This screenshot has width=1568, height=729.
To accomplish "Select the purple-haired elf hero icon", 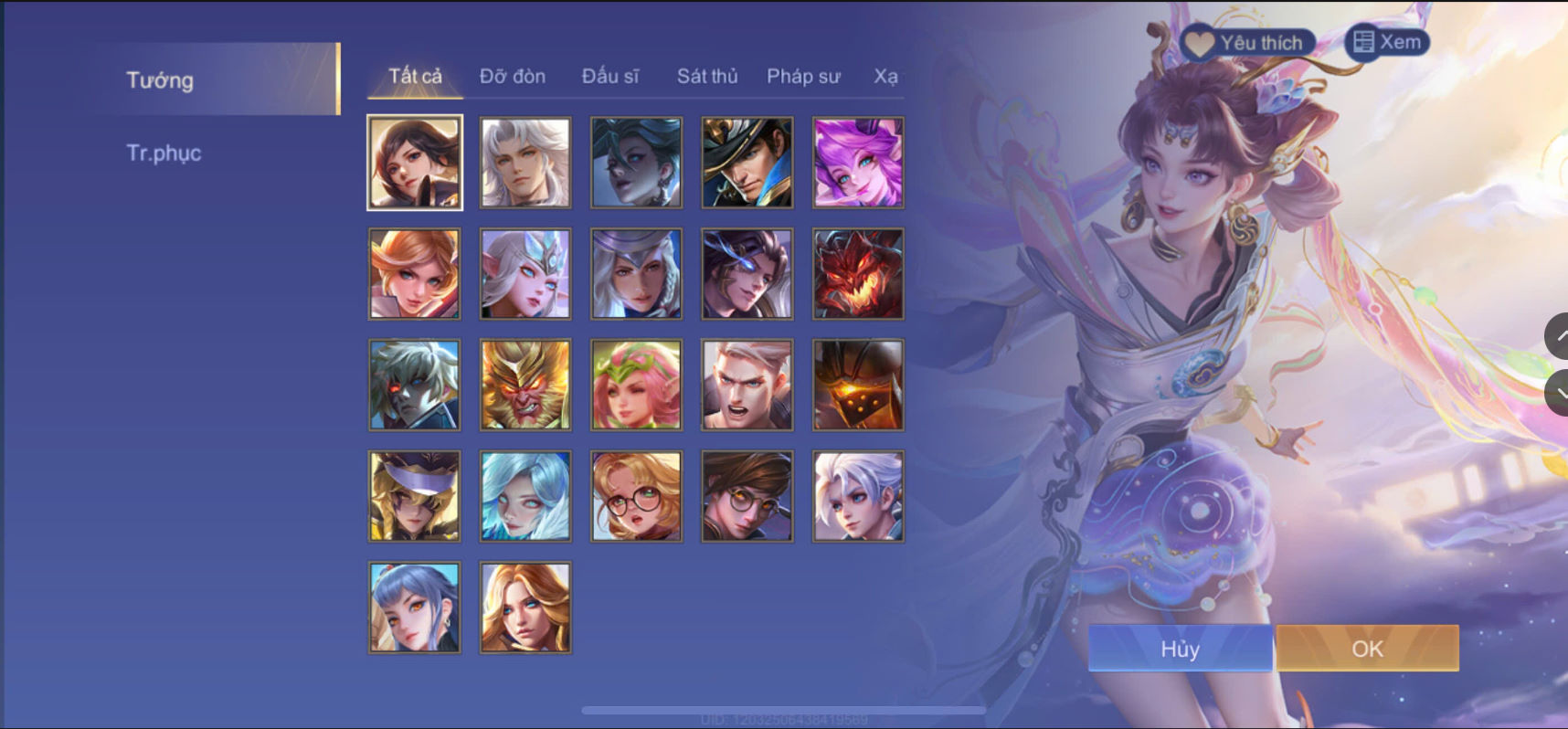I will (x=857, y=162).
